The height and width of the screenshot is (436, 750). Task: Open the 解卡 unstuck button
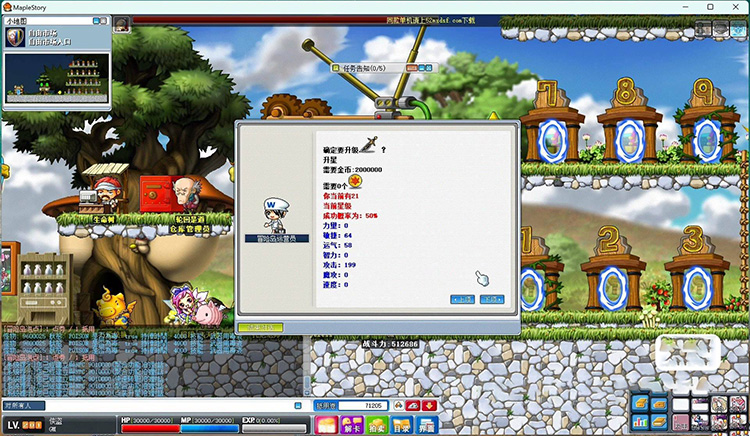pyautogui.click(x=351, y=425)
